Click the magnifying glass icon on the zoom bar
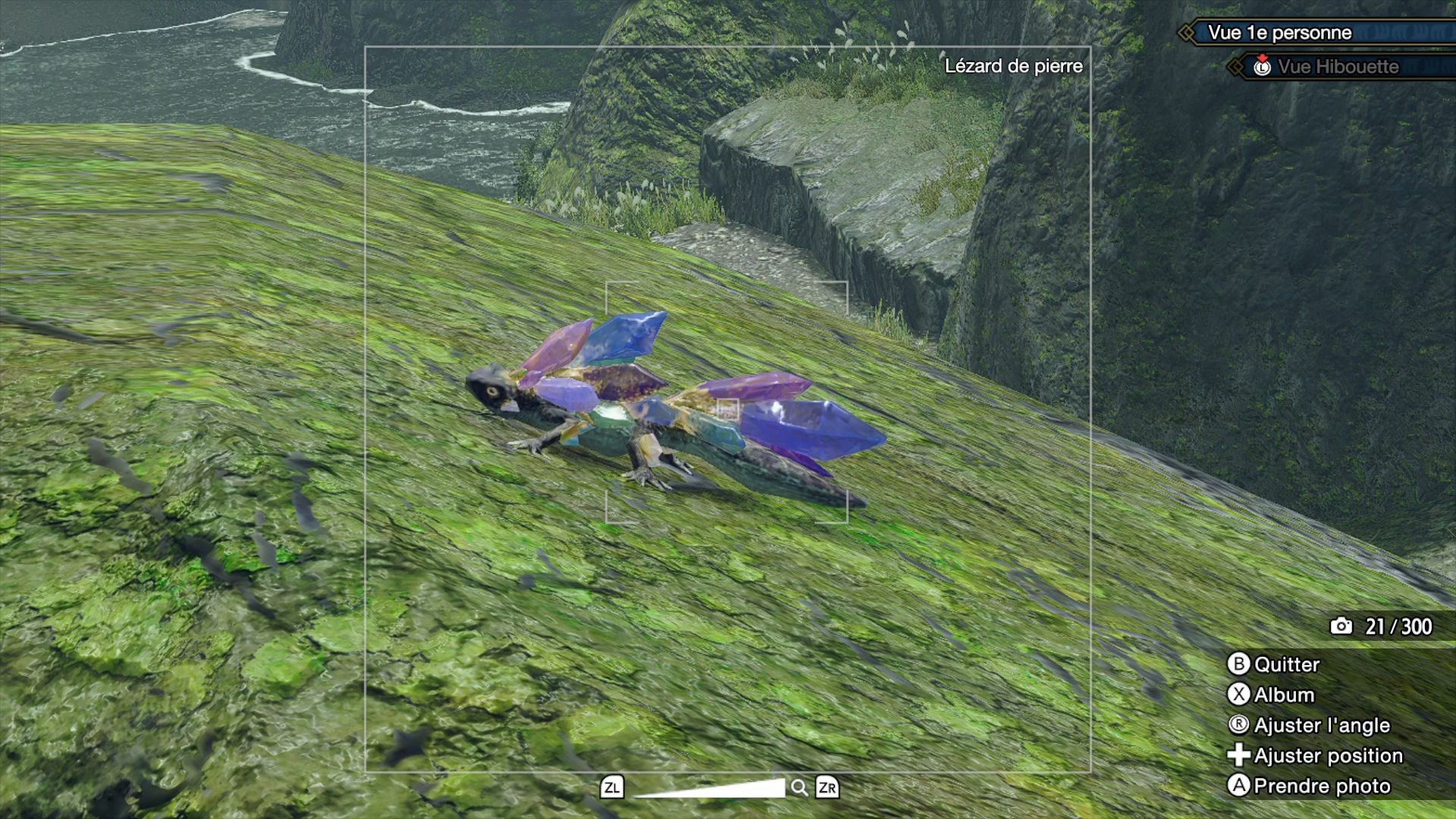The width and height of the screenshot is (1456, 819). tap(799, 788)
